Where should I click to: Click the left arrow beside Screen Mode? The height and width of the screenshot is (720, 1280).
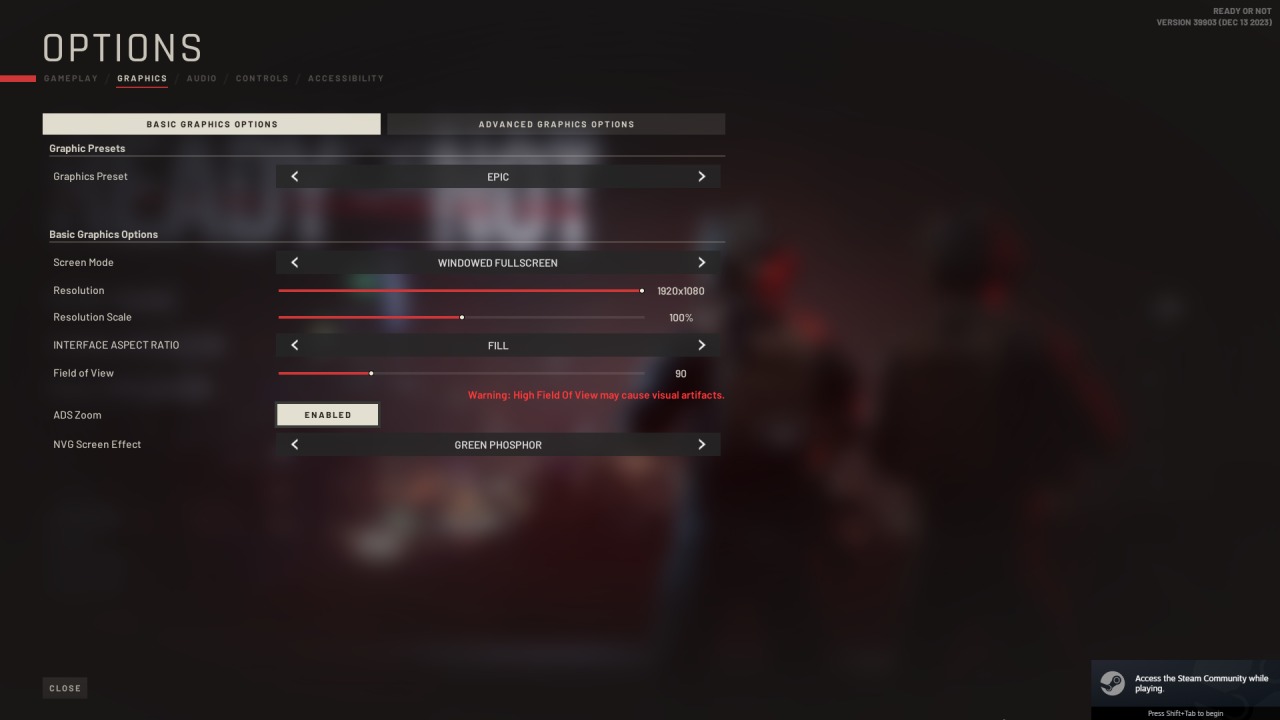(294, 262)
